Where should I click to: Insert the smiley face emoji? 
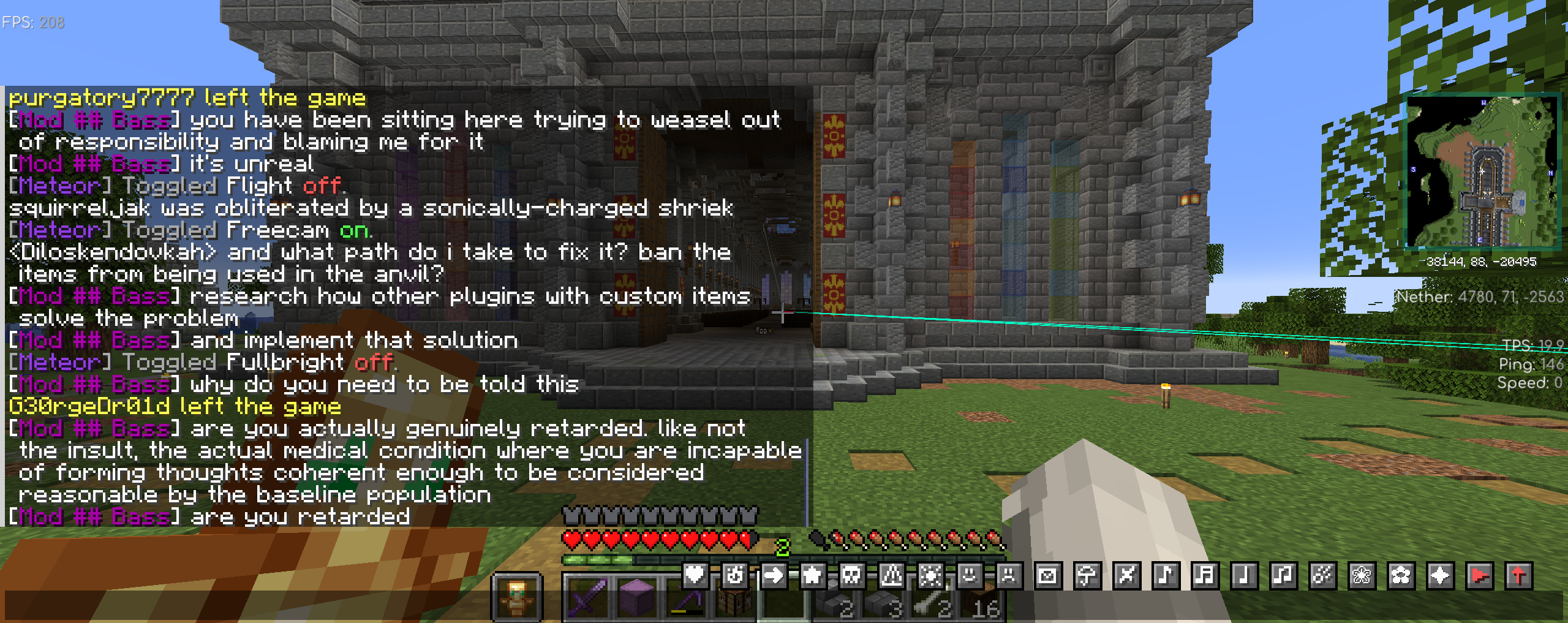(970, 575)
